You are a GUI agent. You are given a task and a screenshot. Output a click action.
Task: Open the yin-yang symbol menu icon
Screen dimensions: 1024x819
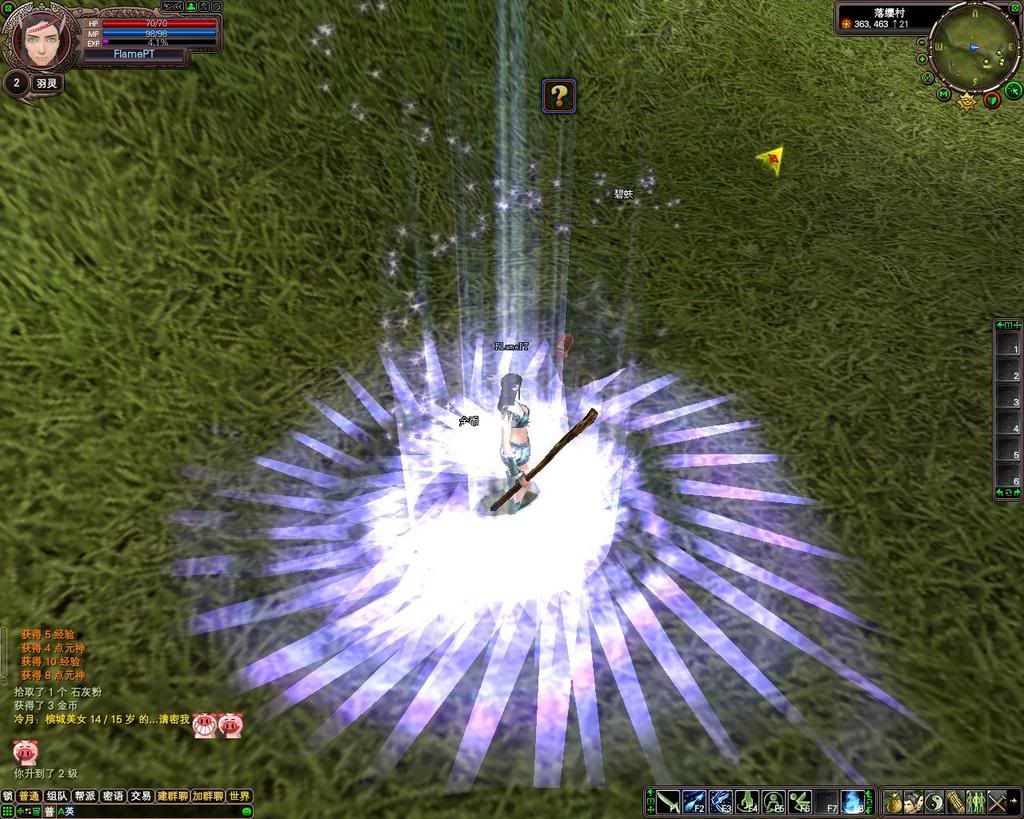point(935,802)
